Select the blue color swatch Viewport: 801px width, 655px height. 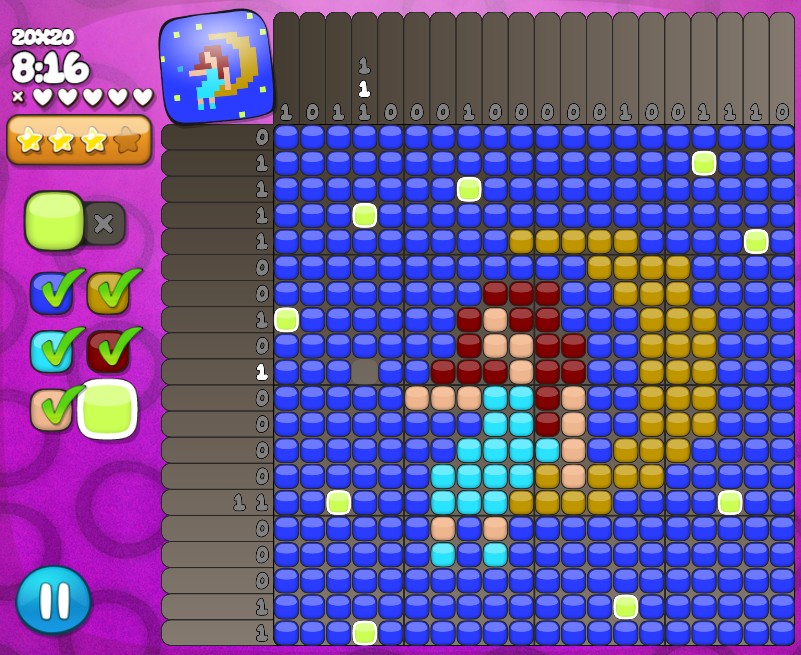50,292
